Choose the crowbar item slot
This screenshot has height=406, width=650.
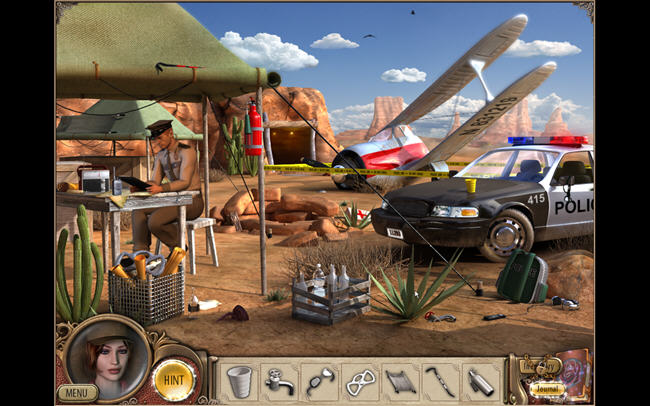[x=440, y=380]
